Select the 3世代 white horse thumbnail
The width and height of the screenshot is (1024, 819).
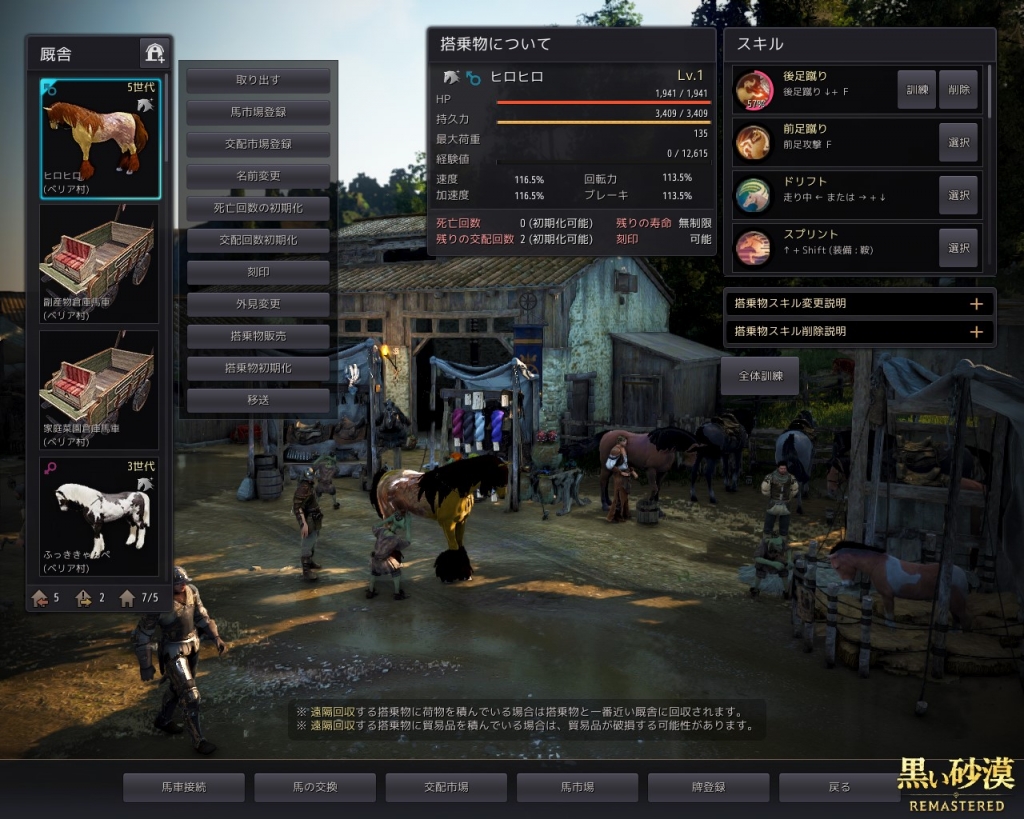click(x=99, y=517)
